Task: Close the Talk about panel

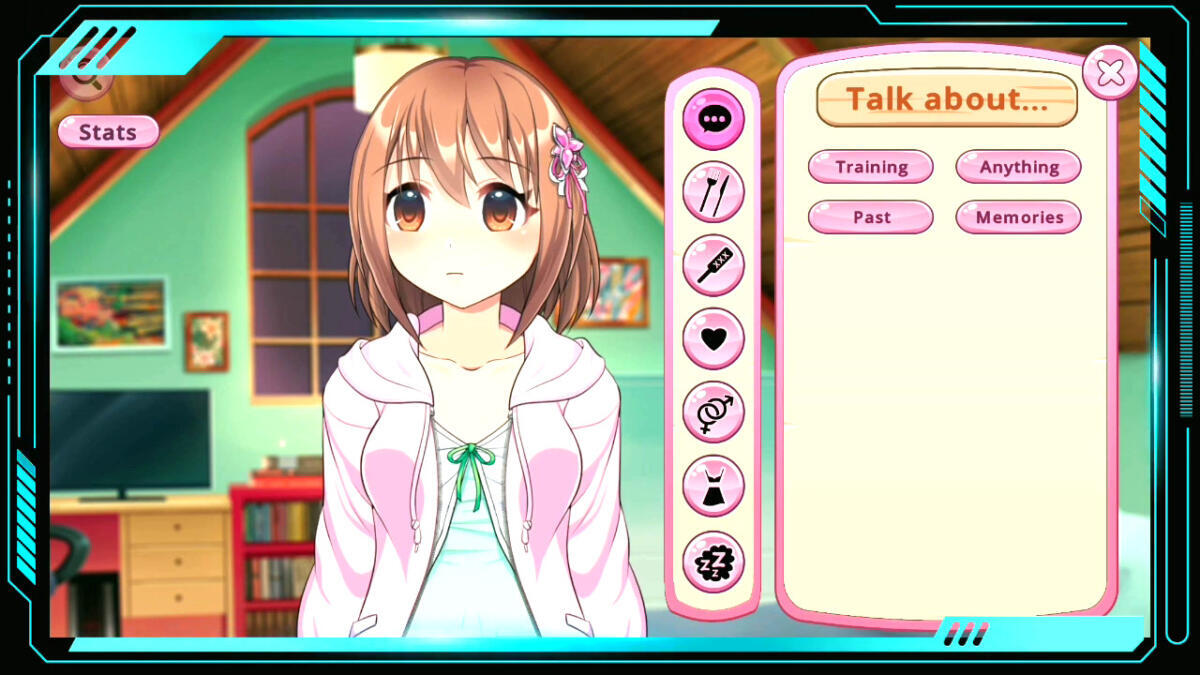Action: pos(1110,72)
